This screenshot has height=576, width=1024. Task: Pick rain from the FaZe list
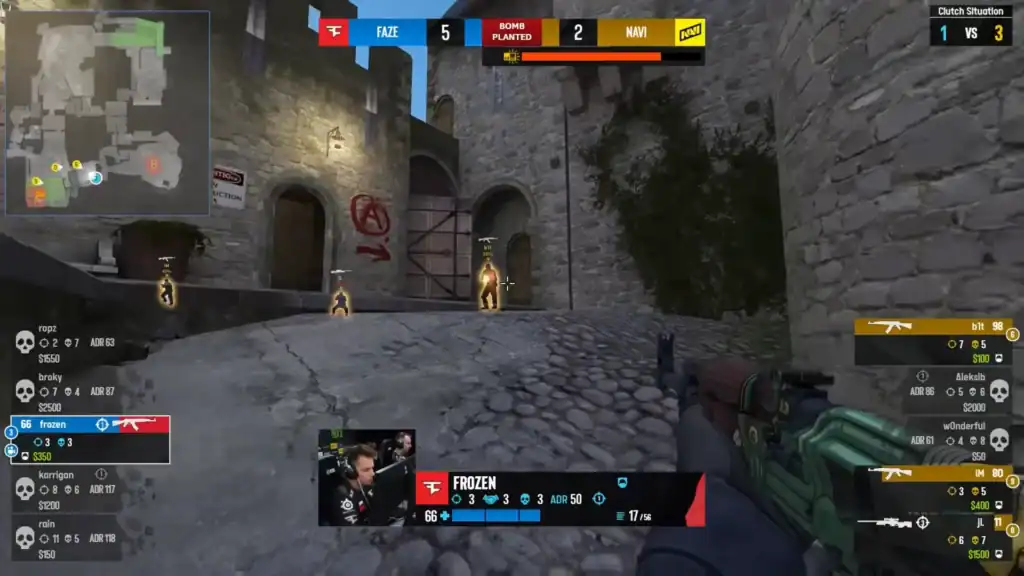[x=66, y=538]
